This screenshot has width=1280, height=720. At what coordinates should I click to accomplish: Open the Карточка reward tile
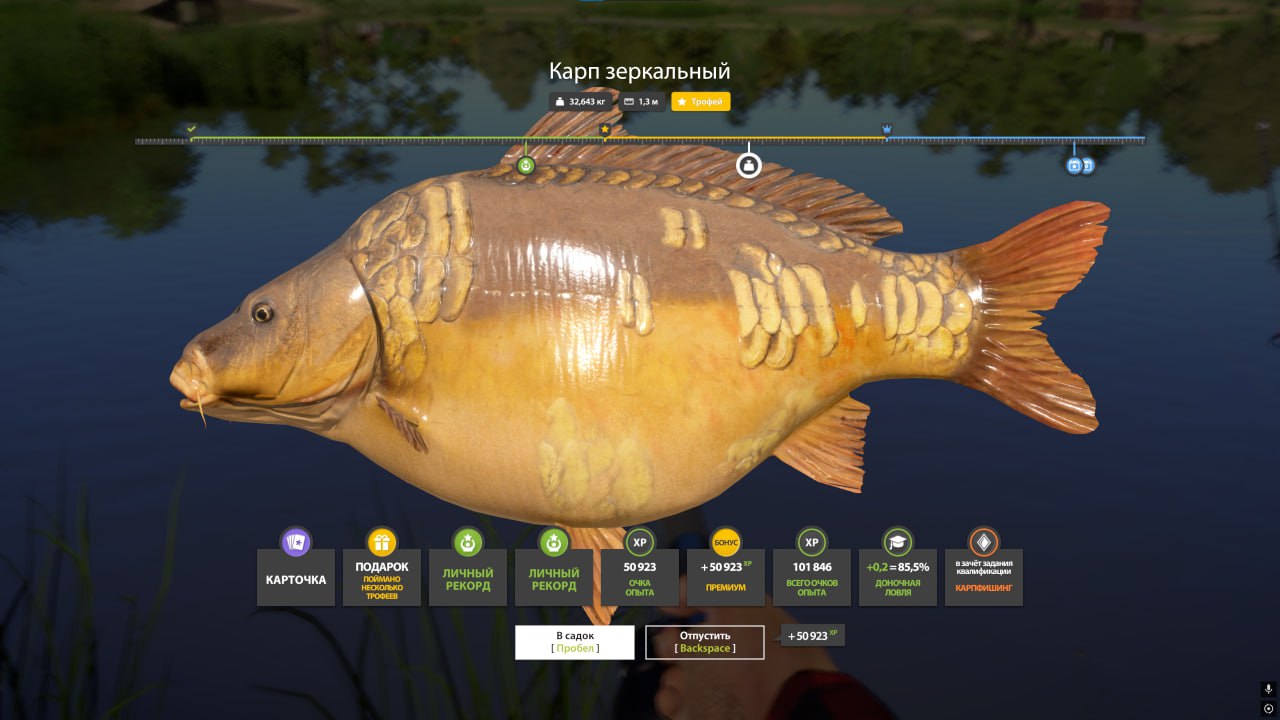296,577
